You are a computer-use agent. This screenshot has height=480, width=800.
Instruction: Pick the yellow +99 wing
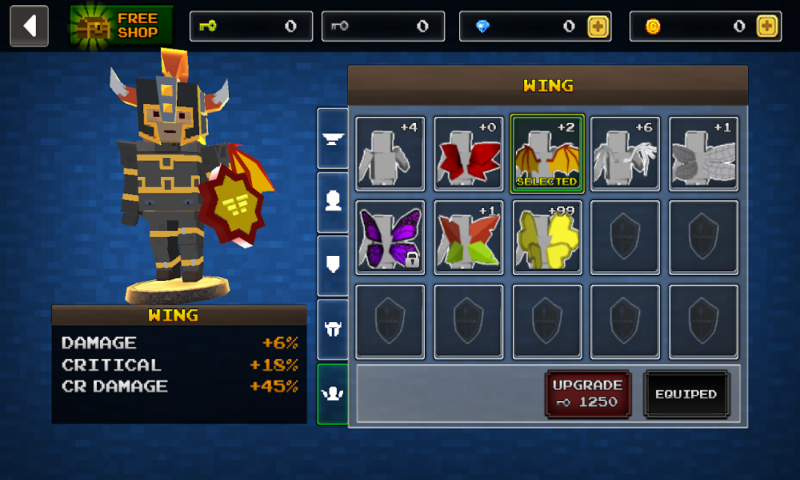(x=547, y=237)
